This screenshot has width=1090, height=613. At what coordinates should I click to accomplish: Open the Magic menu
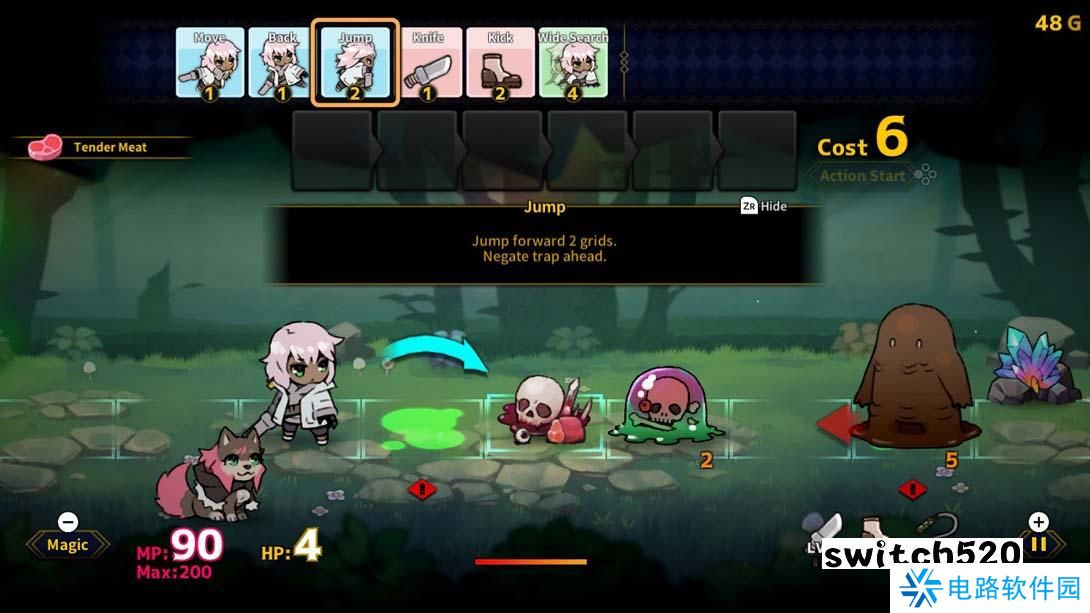68,544
